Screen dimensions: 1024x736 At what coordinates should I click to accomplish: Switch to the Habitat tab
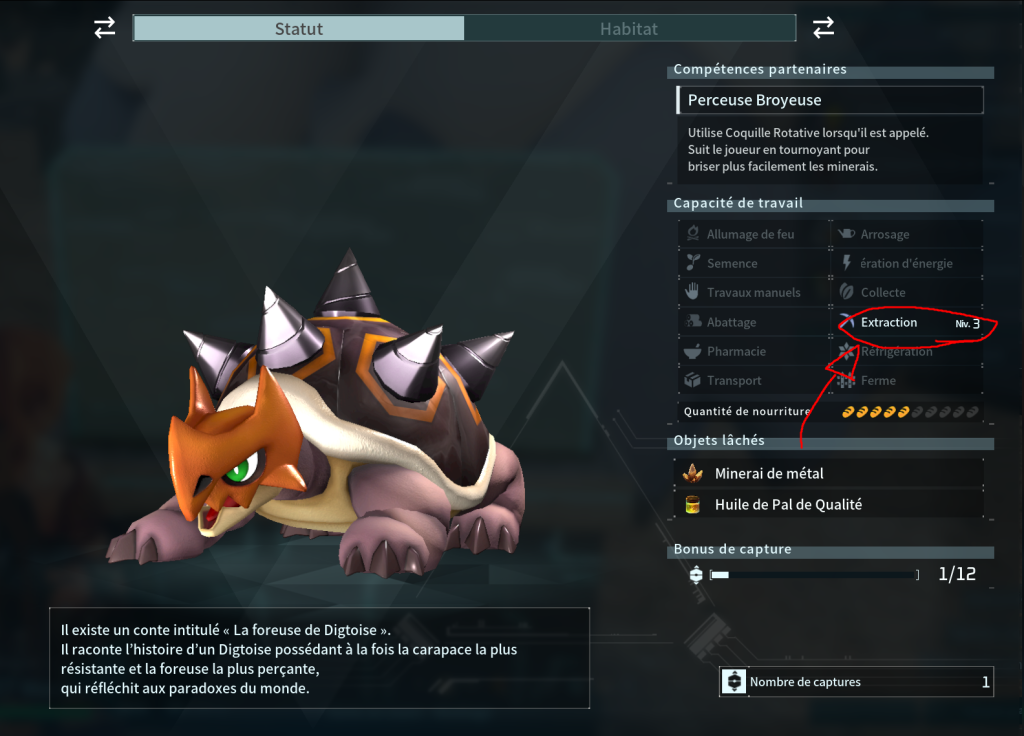(629, 28)
